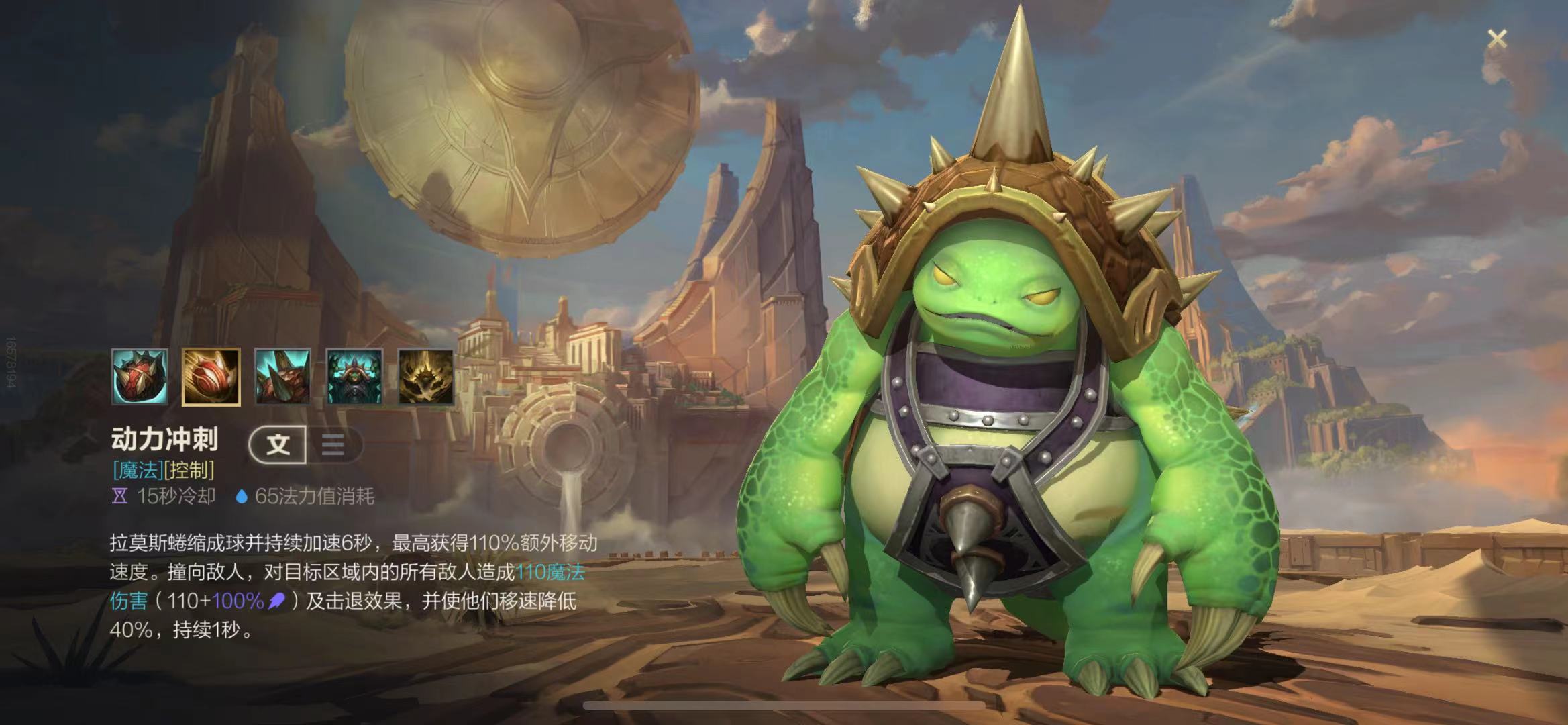Close the ability details screen
The image size is (1568, 725).
pyautogui.click(x=1497, y=39)
